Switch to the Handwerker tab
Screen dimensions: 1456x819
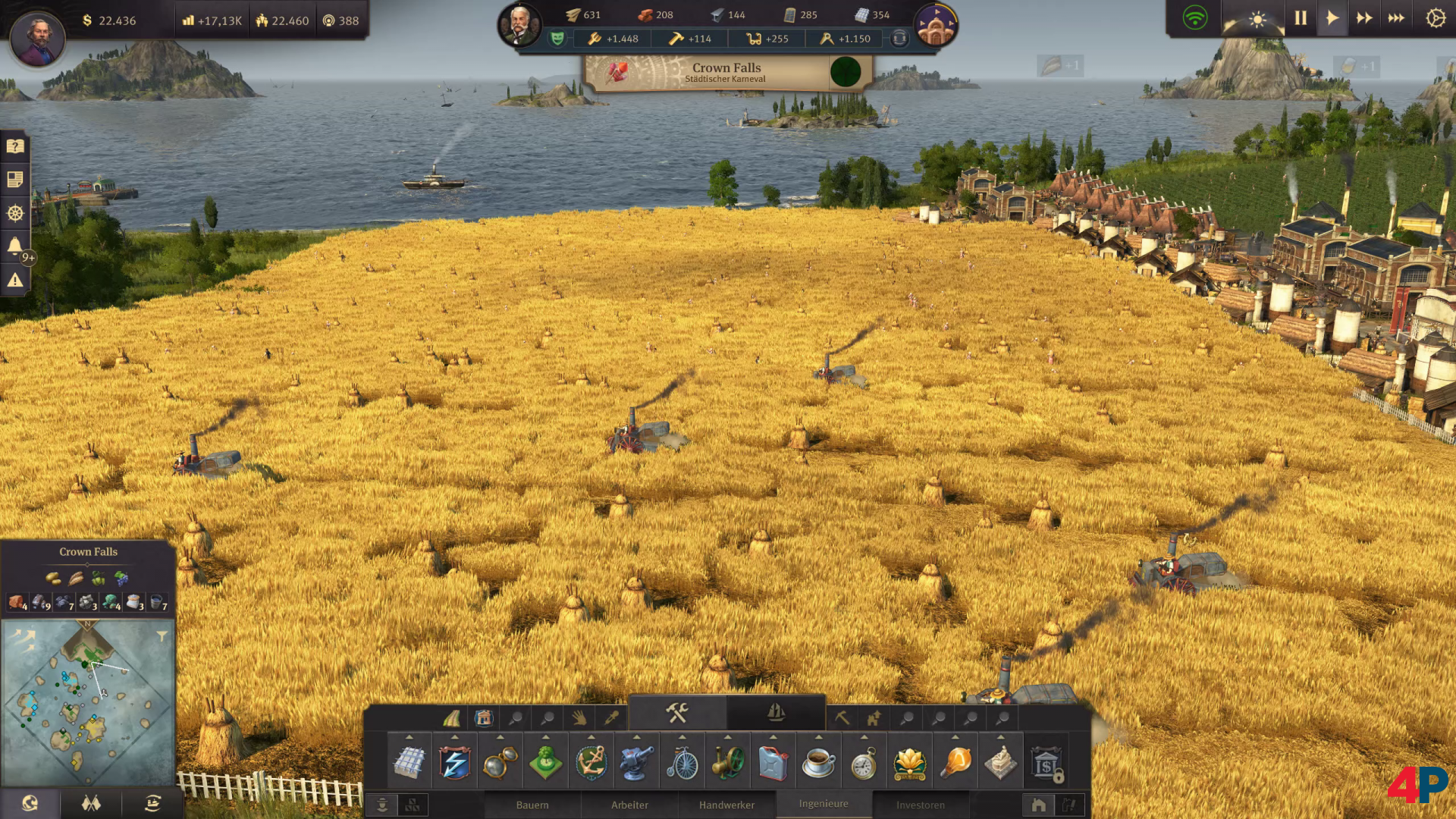pos(726,805)
